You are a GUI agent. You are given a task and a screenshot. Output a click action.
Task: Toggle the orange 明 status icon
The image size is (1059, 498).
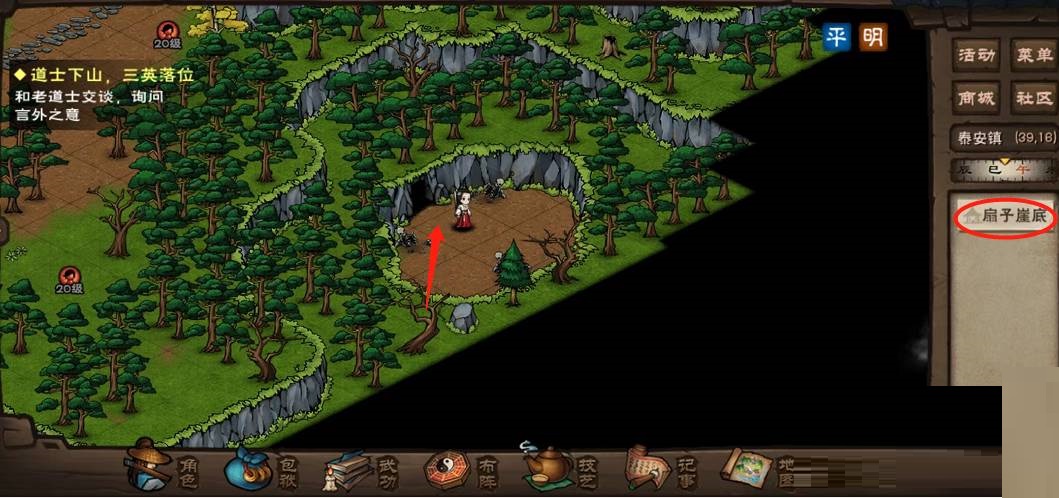tap(873, 37)
